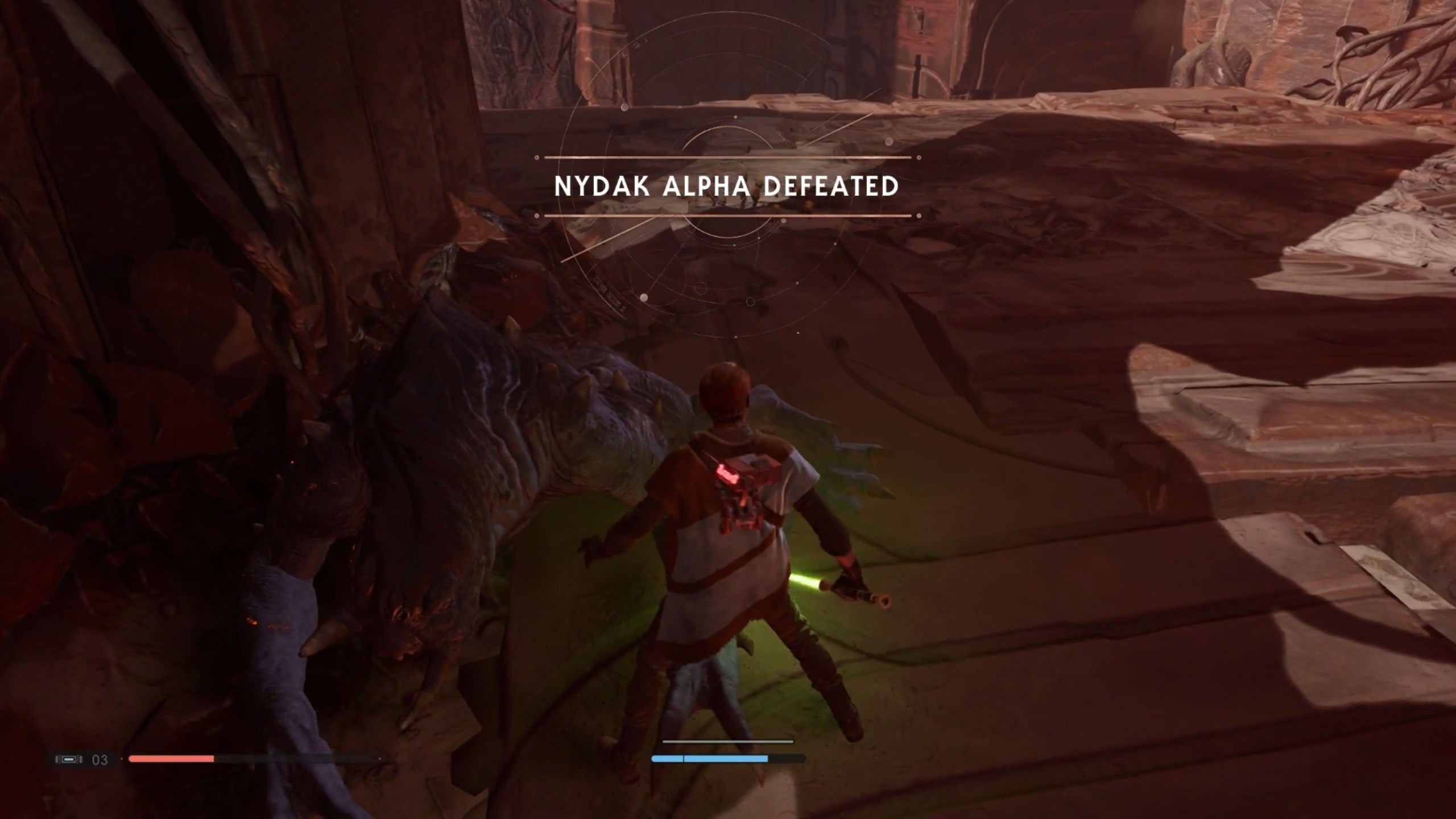Select the stim counter showing 03
This screenshot has height=819, width=1456.
100,759
